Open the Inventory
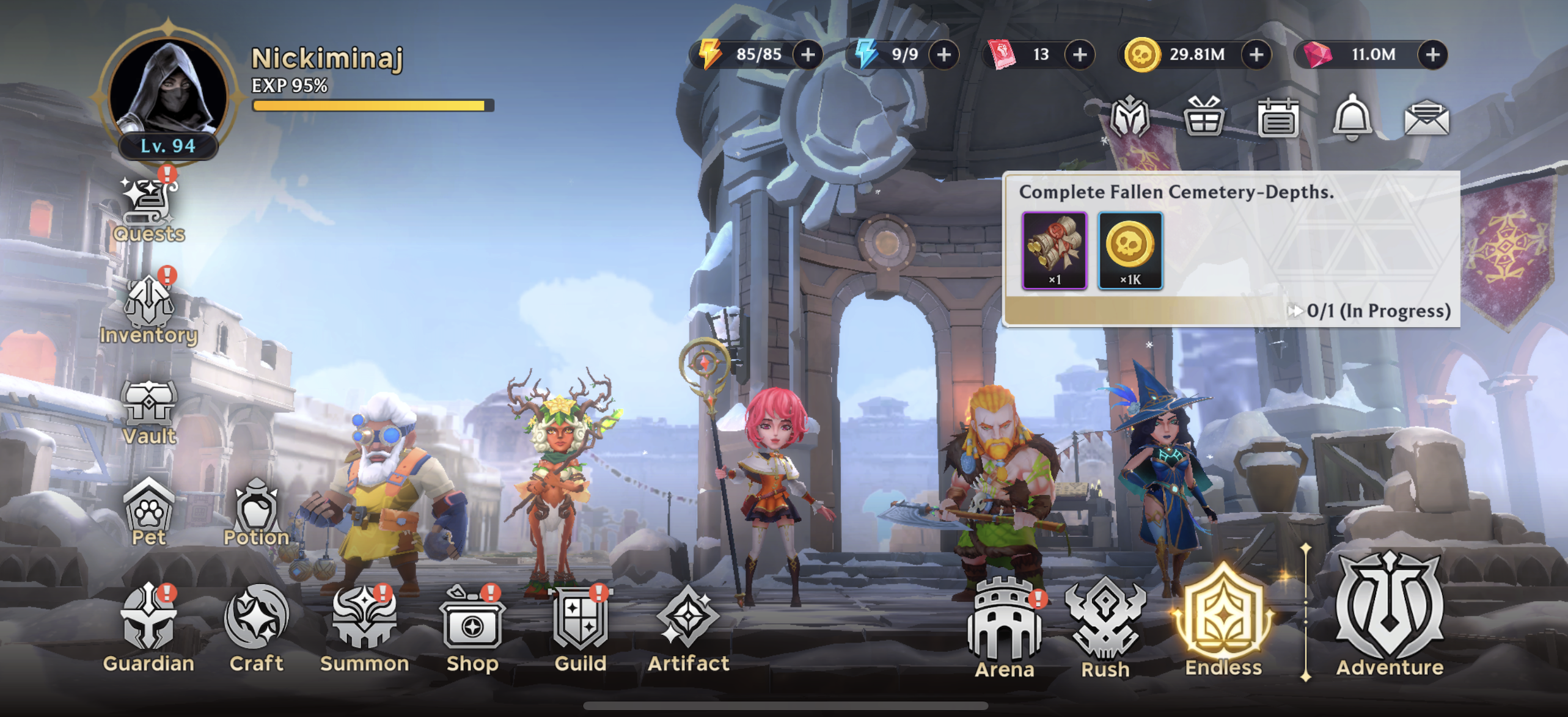Viewport: 1568px width, 717px height. (x=148, y=310)
